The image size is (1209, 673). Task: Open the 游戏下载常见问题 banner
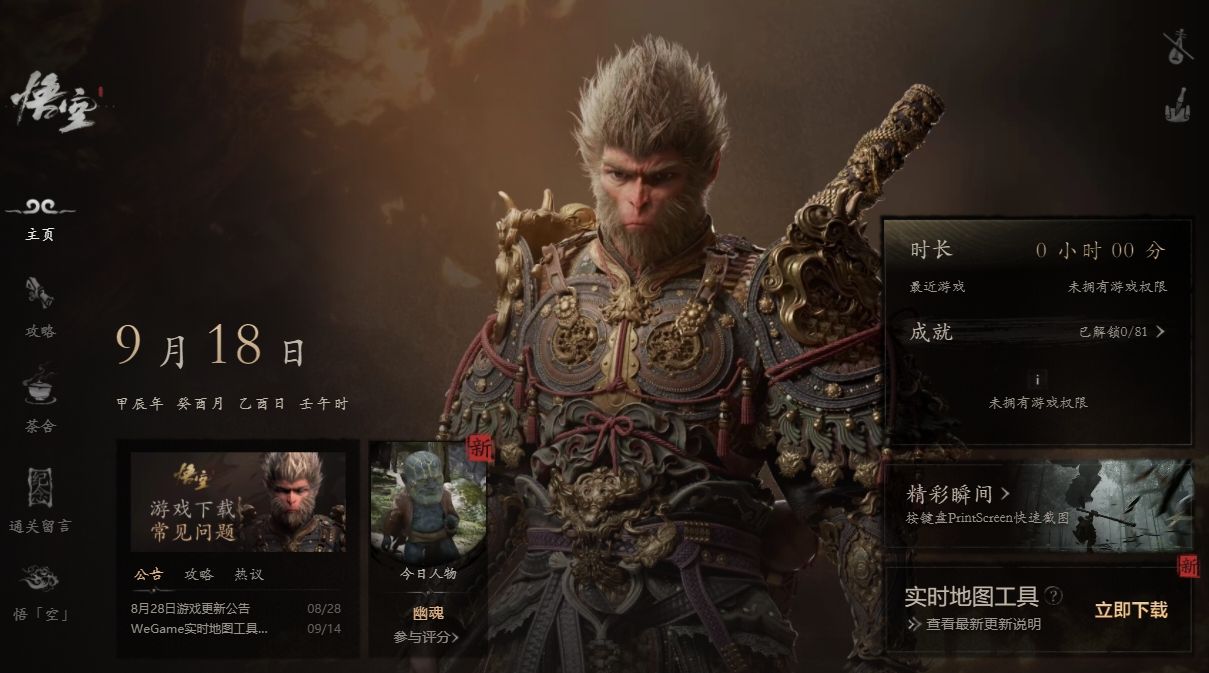point(238,502)
